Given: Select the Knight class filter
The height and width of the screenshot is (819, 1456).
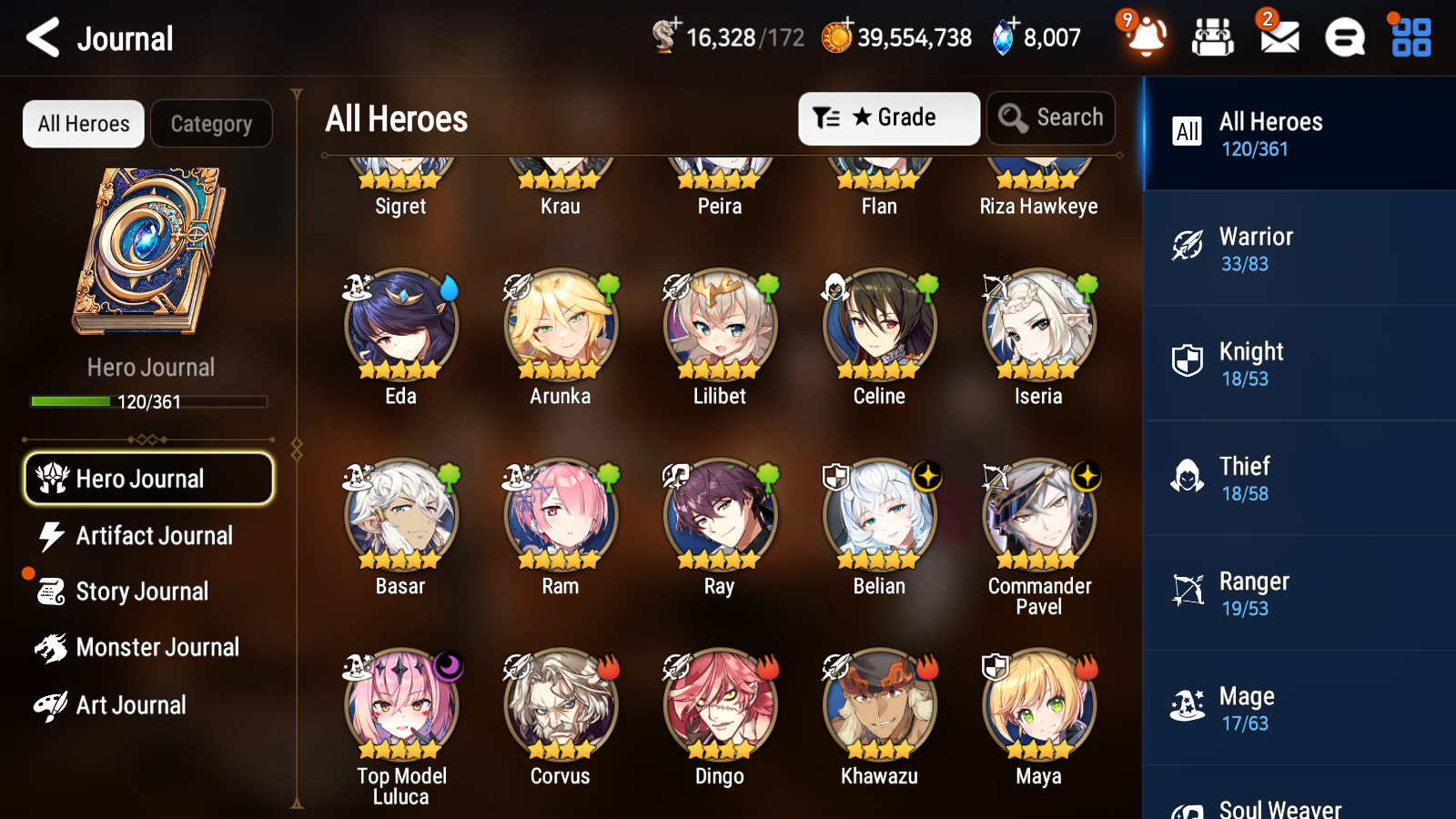Looking at the screenshot, I should tap(1292, 364).
